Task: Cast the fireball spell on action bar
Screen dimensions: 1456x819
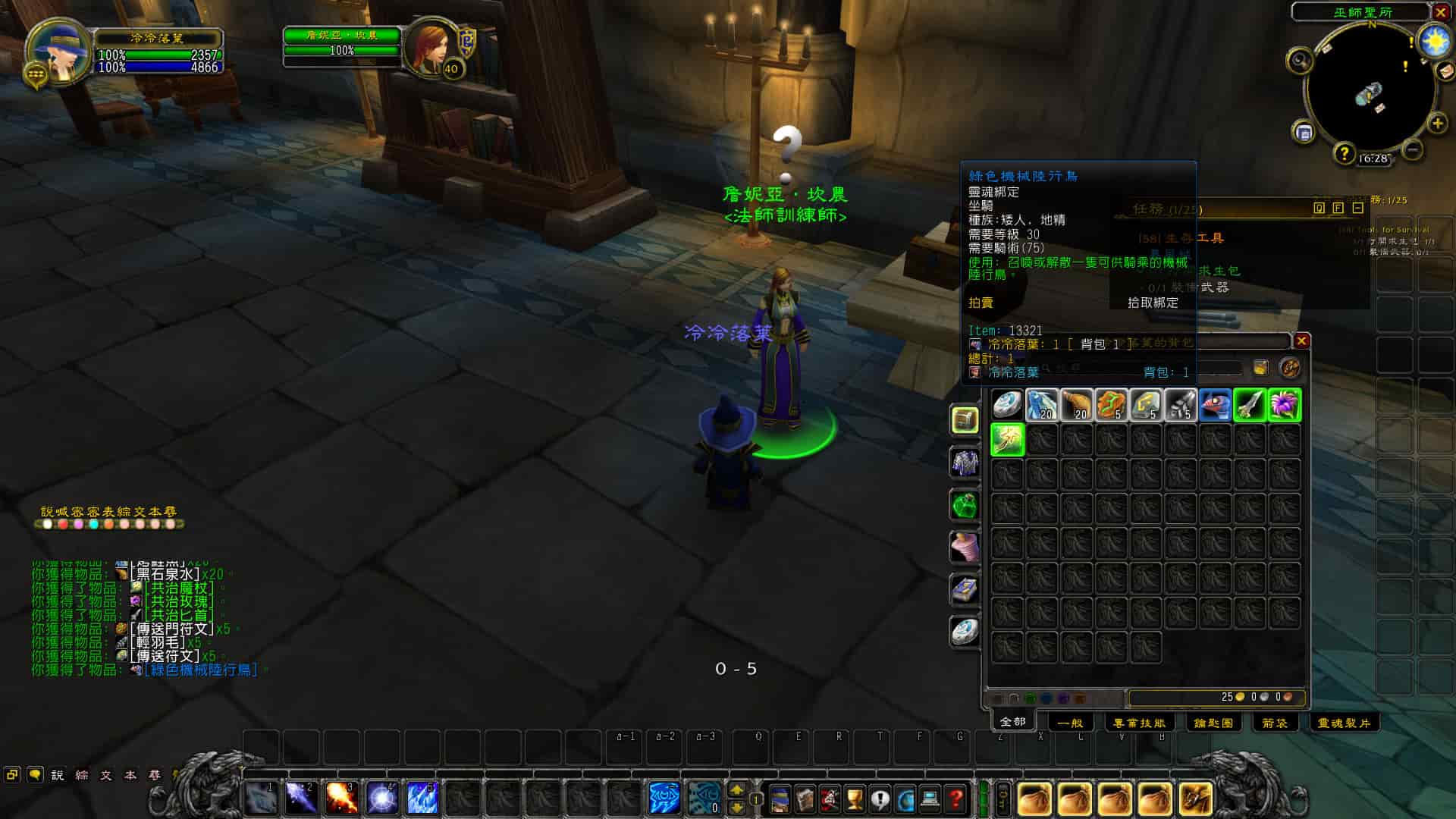Action: pos(340,798)
